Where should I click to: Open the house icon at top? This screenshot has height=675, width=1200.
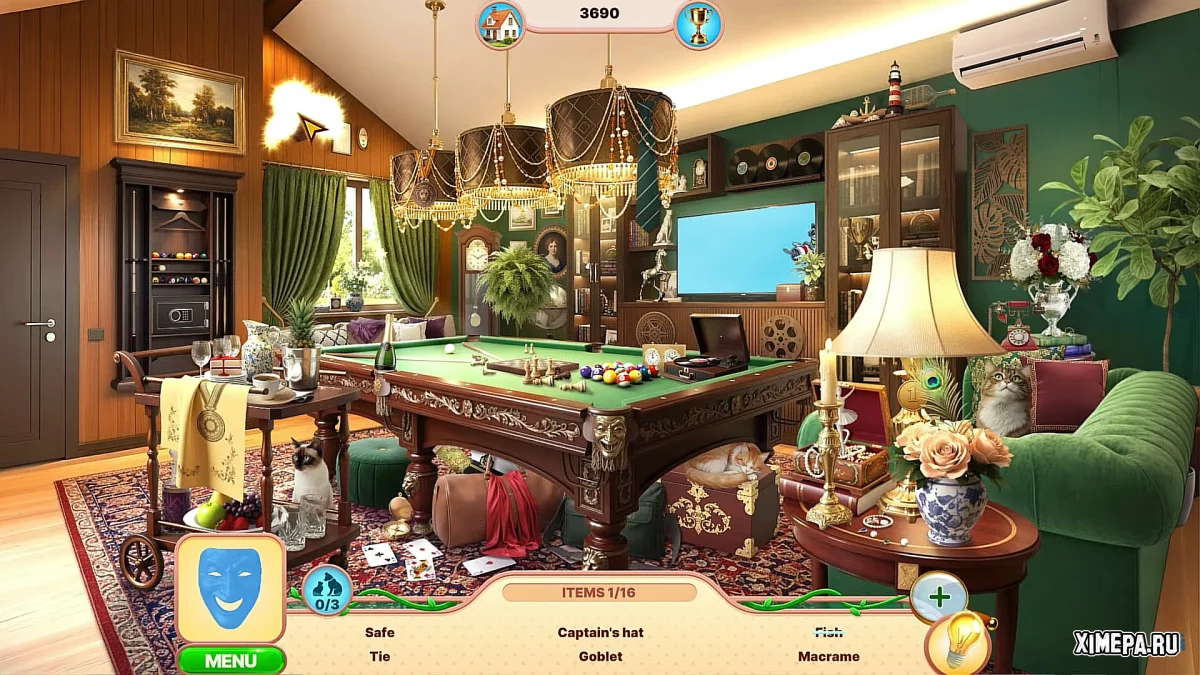500,24
